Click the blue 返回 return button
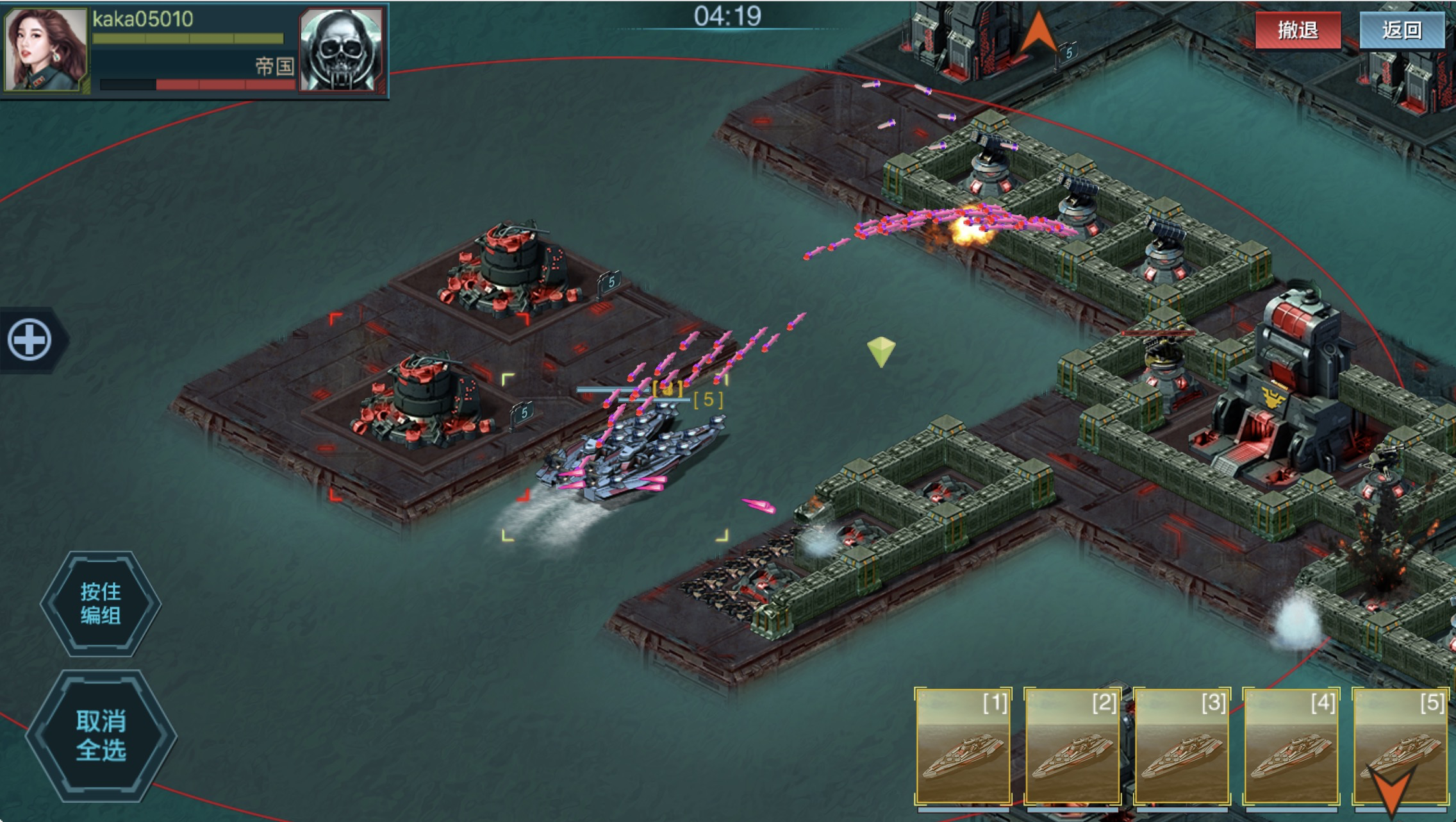The image size is (1456, 822). [x=1402, y=30]
